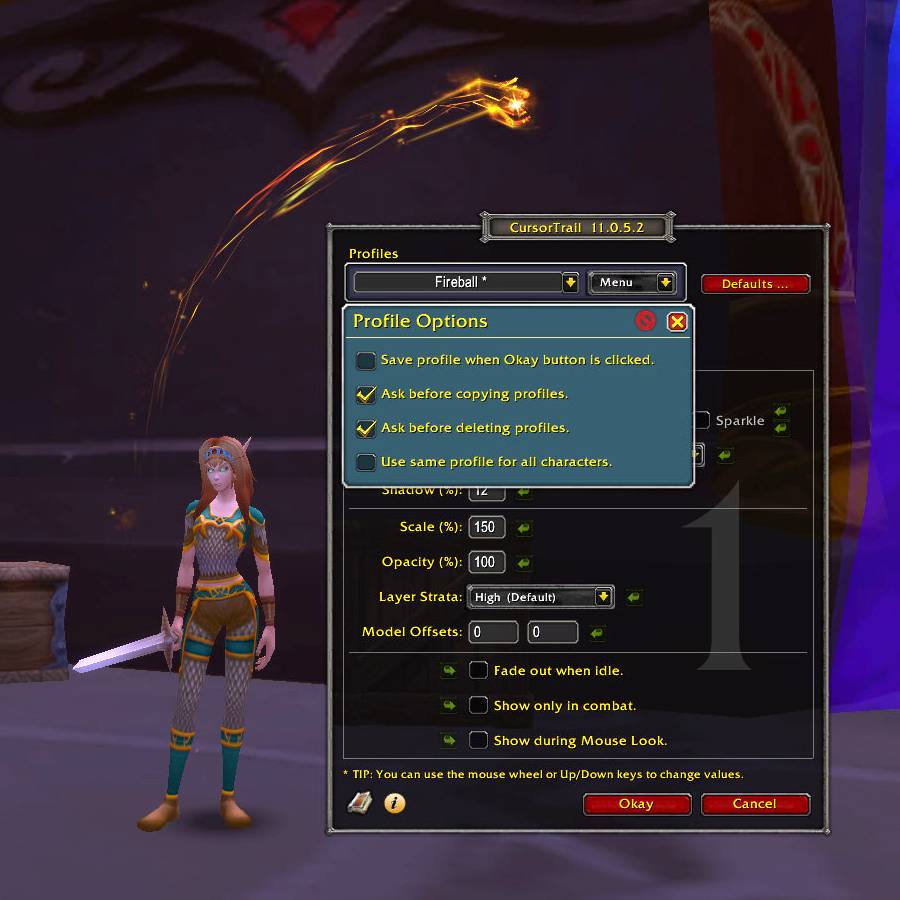
Task: Enable Show during Mouse Look
Action: [479, 741]
